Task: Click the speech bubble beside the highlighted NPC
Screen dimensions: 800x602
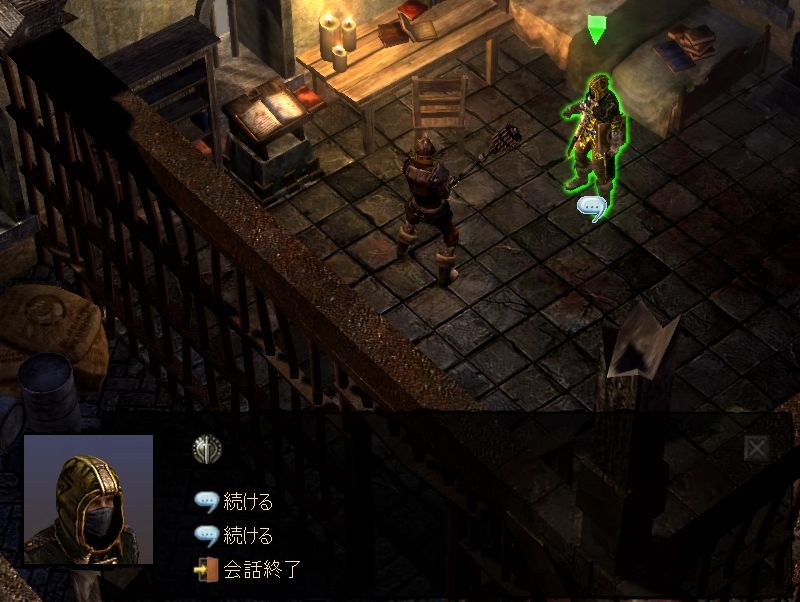Action: (x=593, y=208)
